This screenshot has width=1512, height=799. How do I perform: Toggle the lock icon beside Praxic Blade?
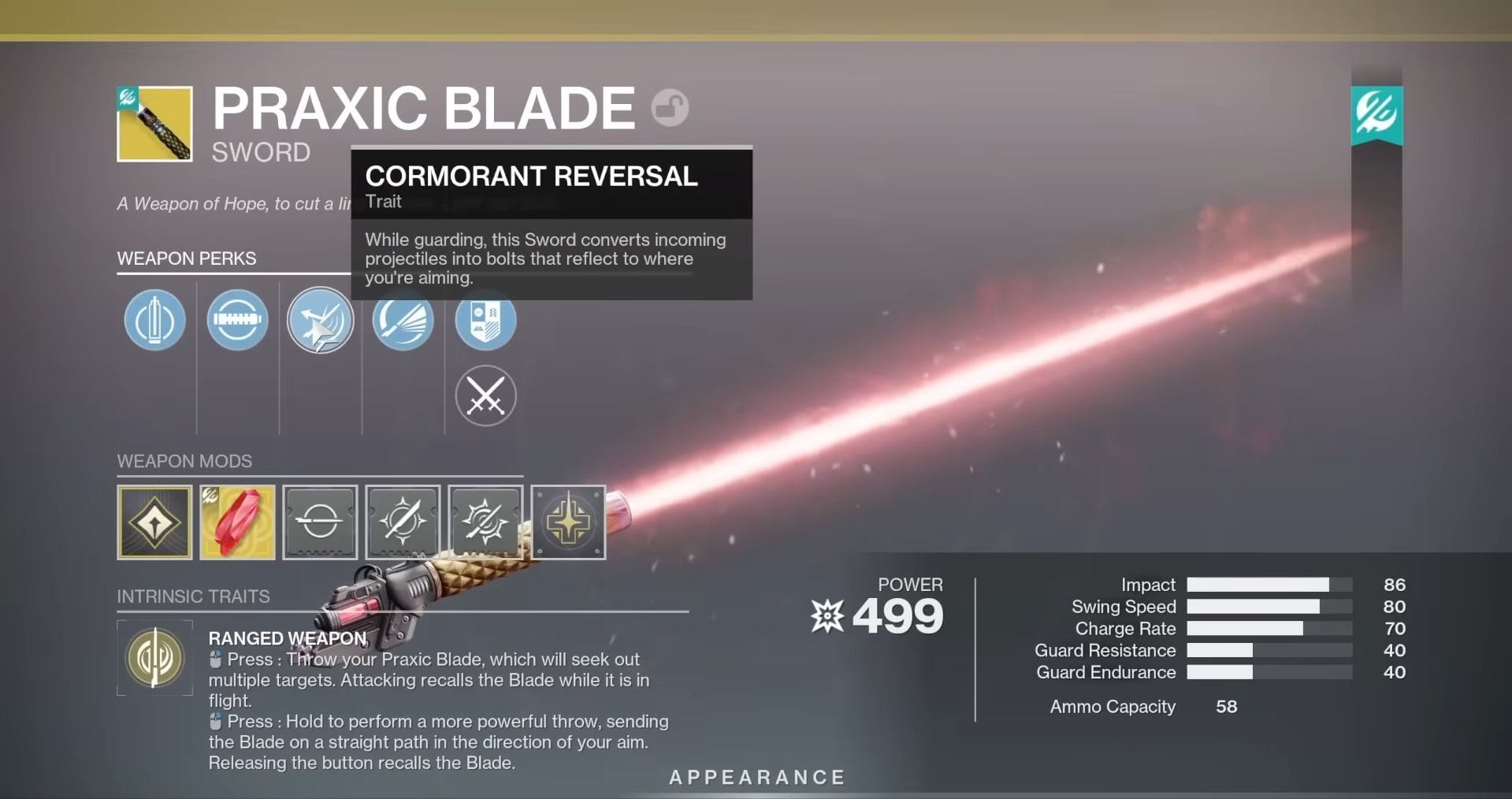tap(669, 109)
